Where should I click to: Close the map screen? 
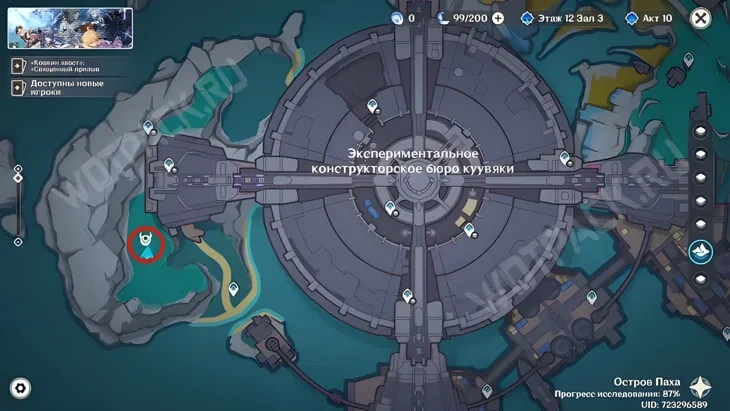pos(702,18)
